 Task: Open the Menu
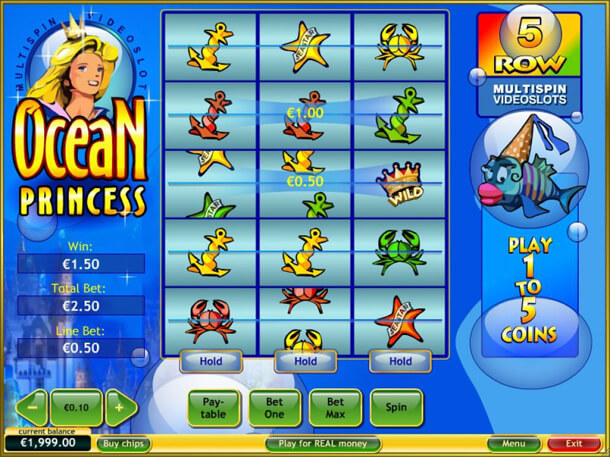[514, 443]
